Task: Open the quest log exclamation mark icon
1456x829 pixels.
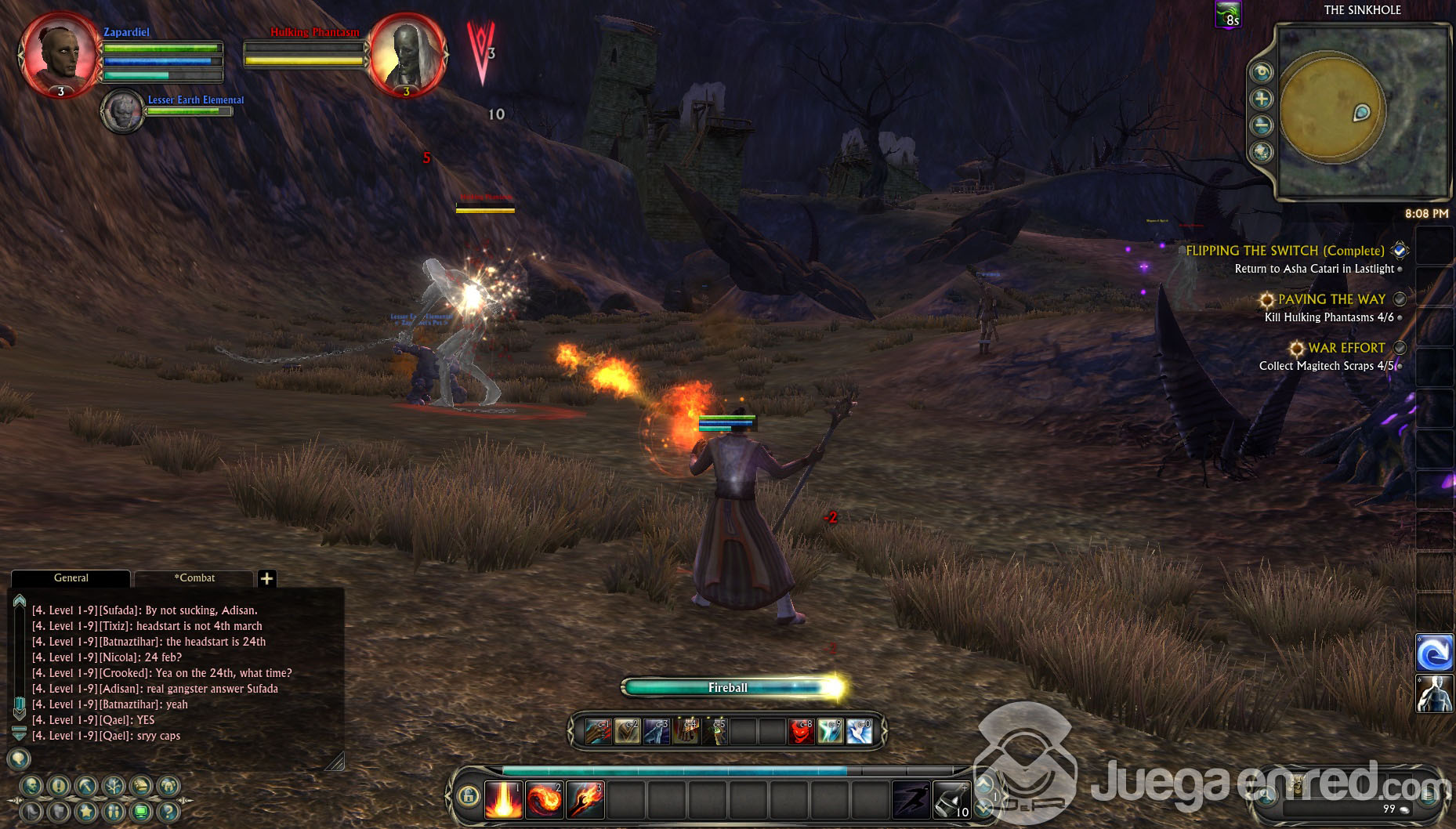Action: tap(59, 786)
